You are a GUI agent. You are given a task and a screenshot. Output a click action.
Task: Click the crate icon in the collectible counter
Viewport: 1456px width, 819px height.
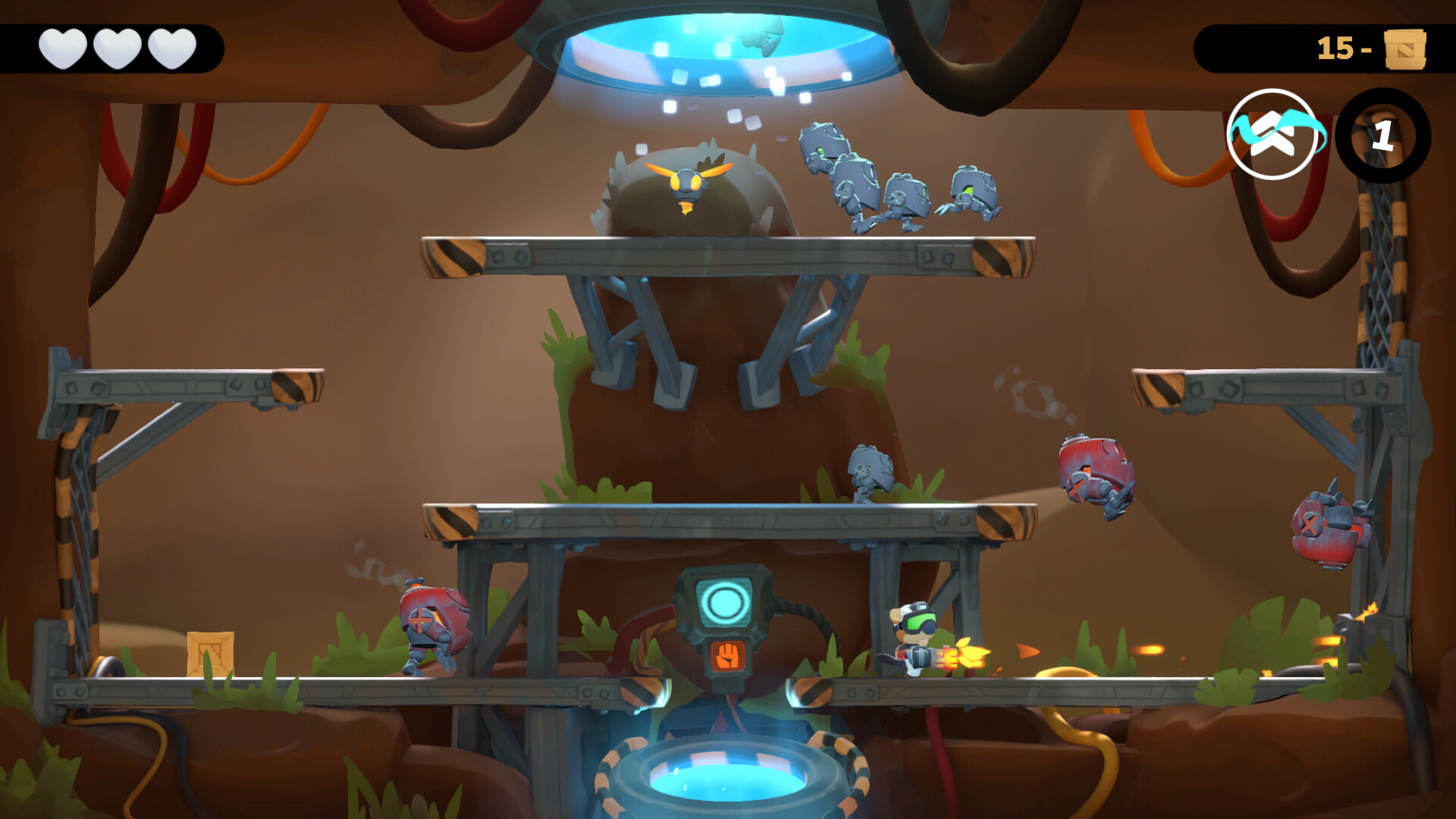[1406, 48]
